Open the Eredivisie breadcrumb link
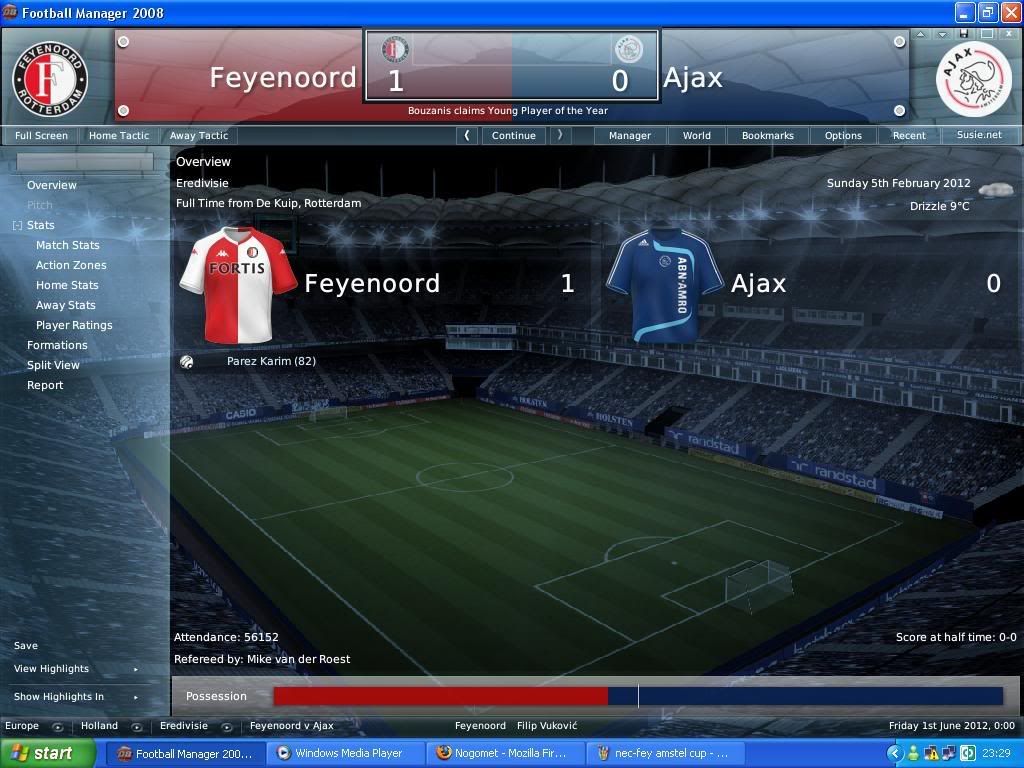Screen dimensions: 1024x768 pyautogui.click(x=184, y=726)
